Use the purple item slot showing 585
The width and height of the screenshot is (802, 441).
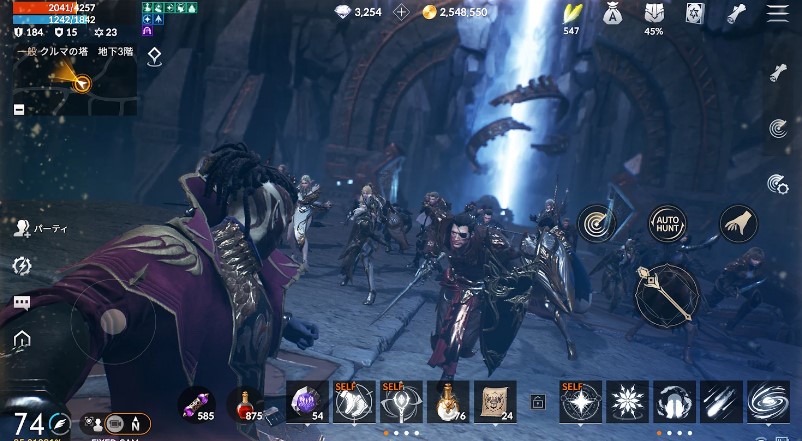coord(196,403)
